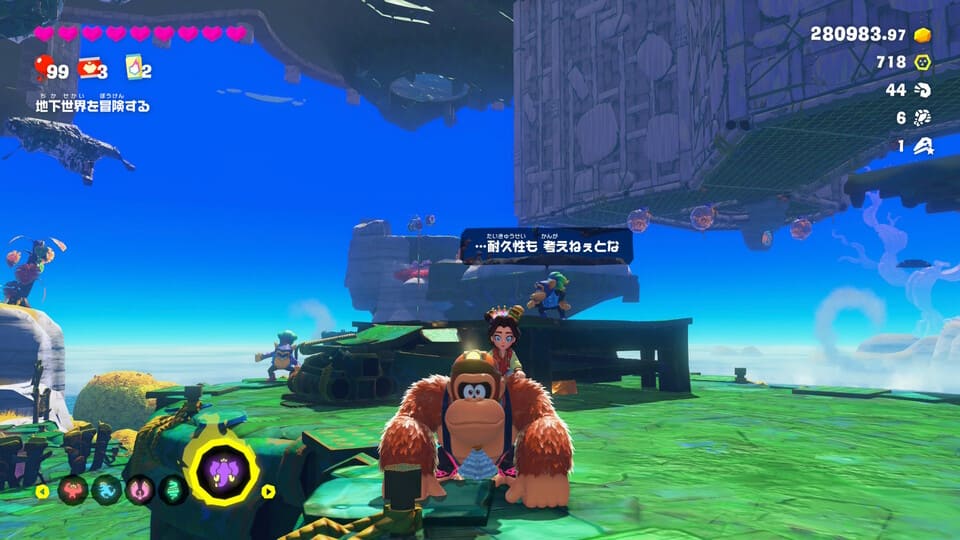Click the red juice item icon
960x540 pixels.
(x=88, y=68)
